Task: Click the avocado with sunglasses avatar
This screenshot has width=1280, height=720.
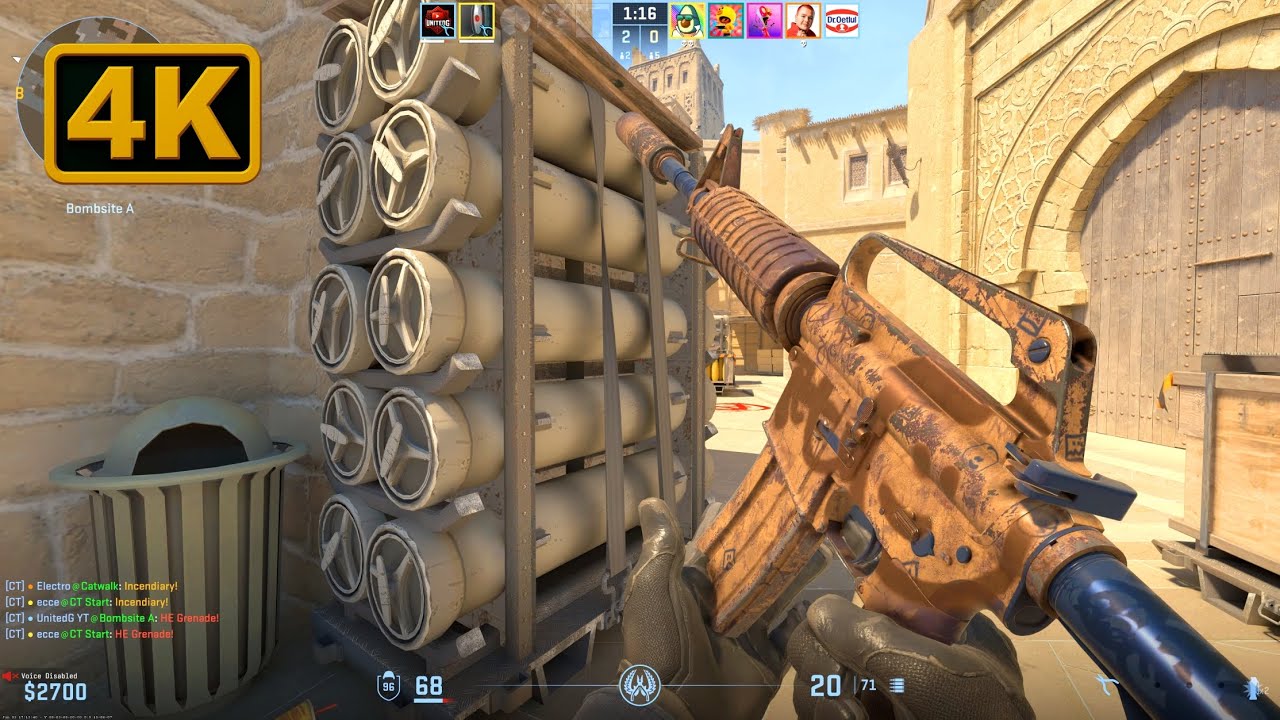Action: [x=688, y=21]
